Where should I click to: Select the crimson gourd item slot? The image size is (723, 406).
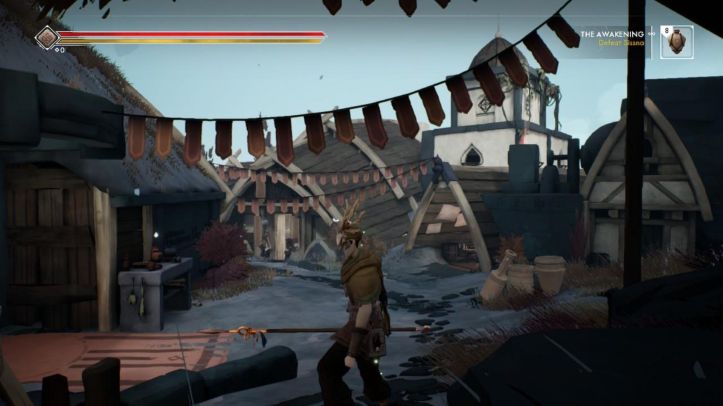click(677, 42)
